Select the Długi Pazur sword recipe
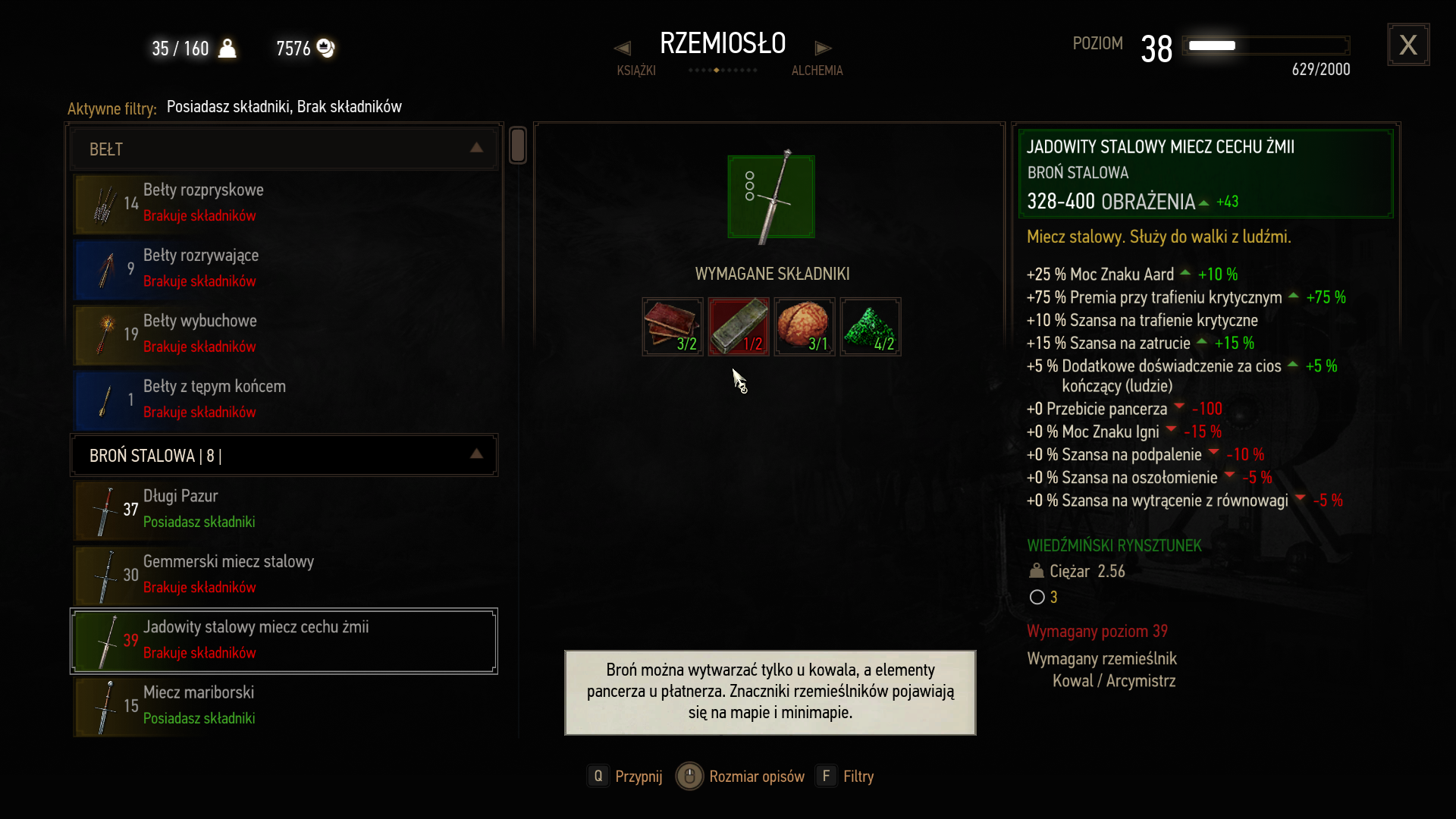Image resolution: width=1456 pixels, height=819 pixels. (284, 509)
